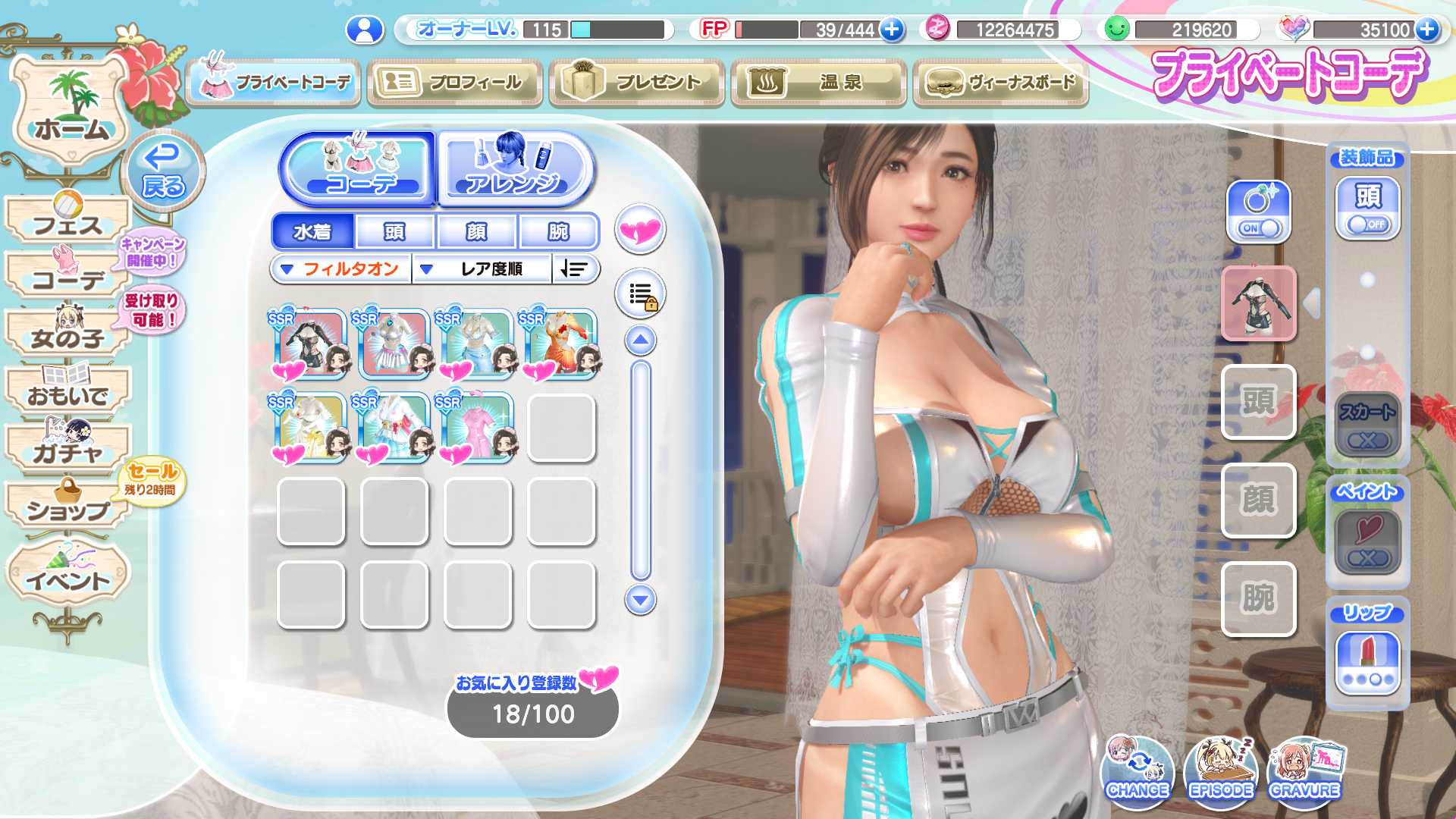Open the フェス festival menu
Screen dimensions: 1456x819
(x=68, y=221)
